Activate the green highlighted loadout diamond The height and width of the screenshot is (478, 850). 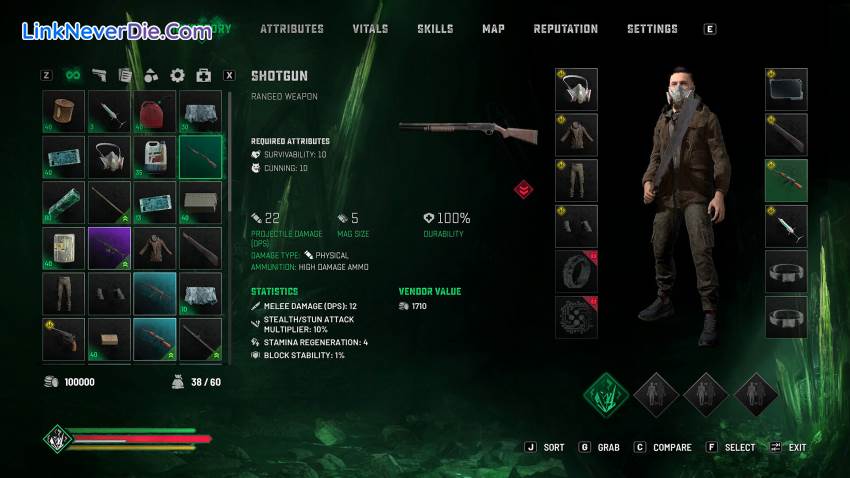click(606, 394)
